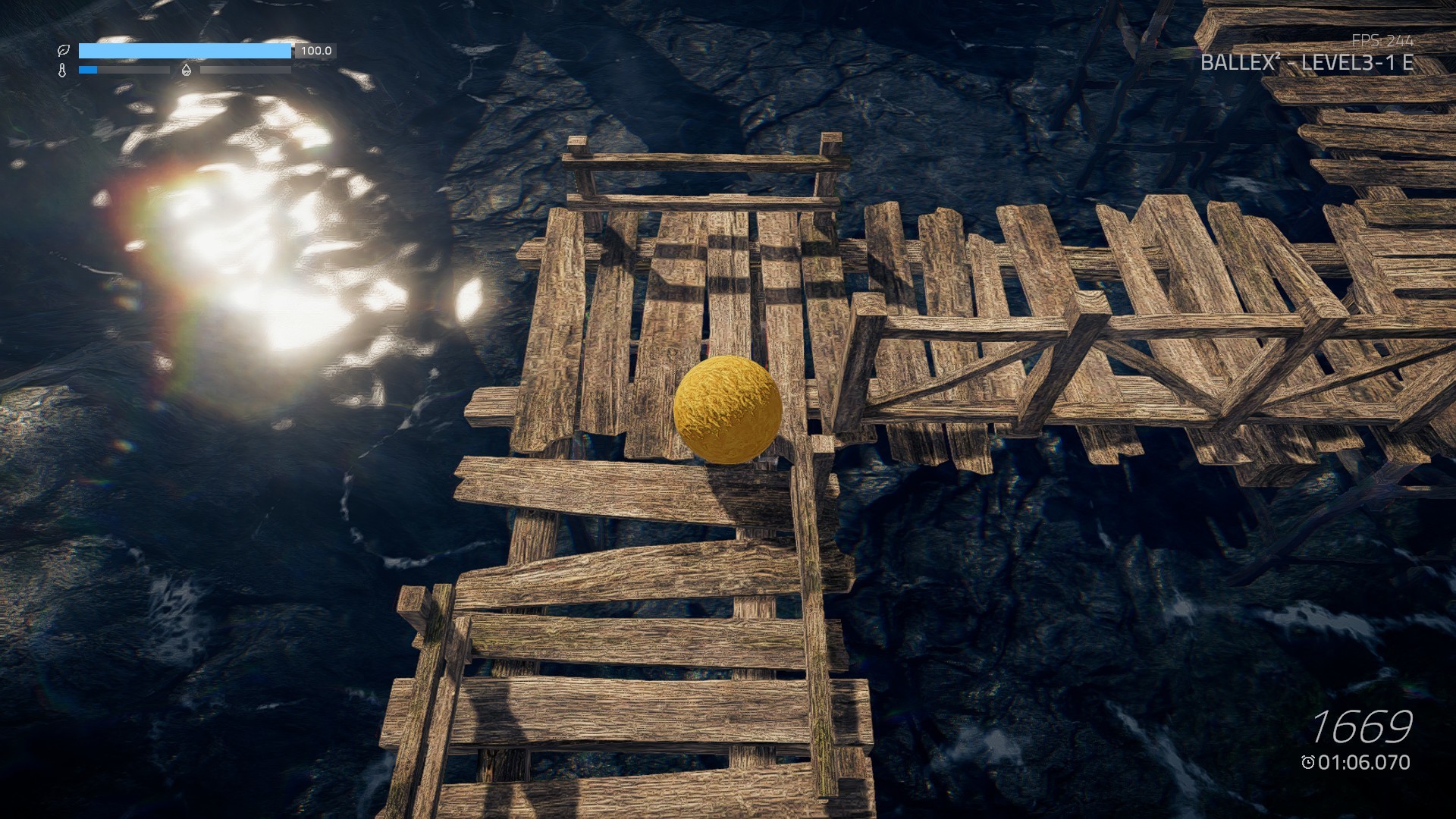Expand the 100.0 value box beside the bar
Image resolution: width=1456 pixels, height=819 pixels.
(315, 50)
